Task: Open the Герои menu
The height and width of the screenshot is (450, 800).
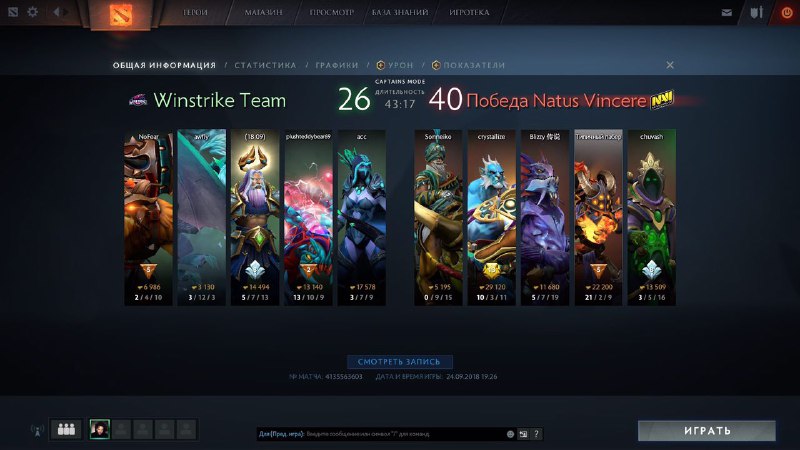Action: click(196, 13)
